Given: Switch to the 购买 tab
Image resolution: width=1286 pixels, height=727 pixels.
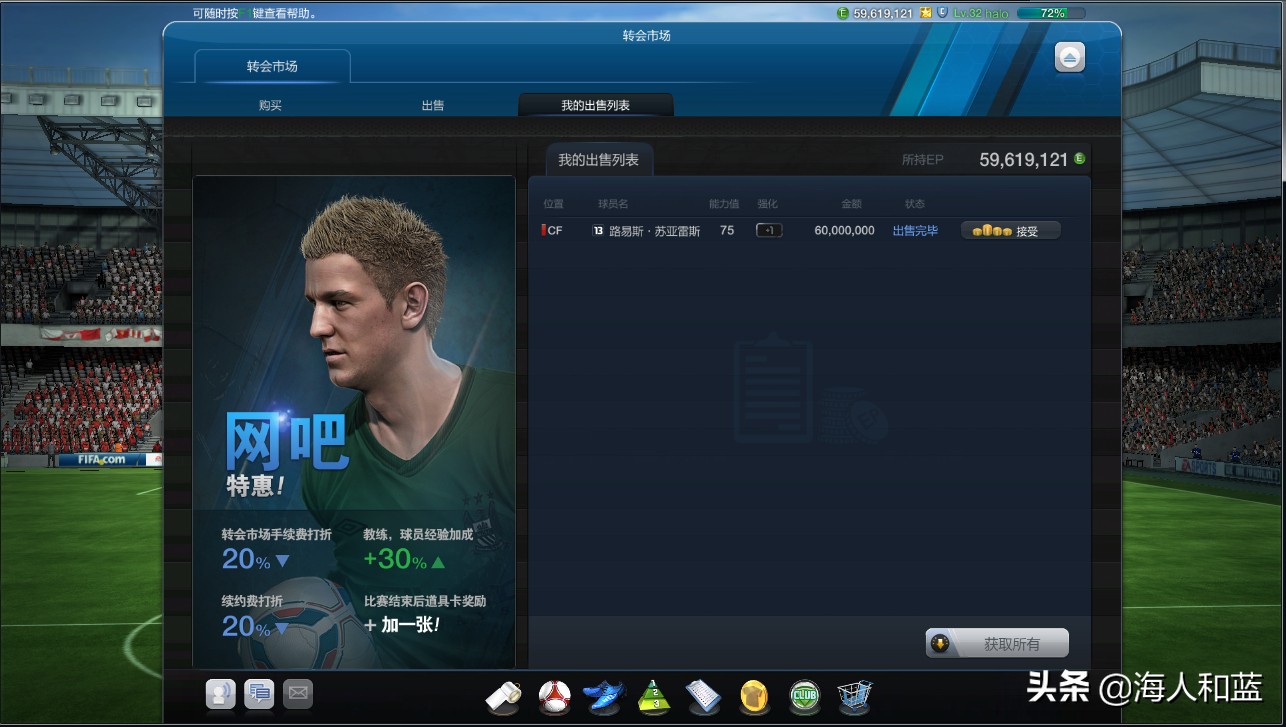Looking at the screenshot, I should [269, 104].
